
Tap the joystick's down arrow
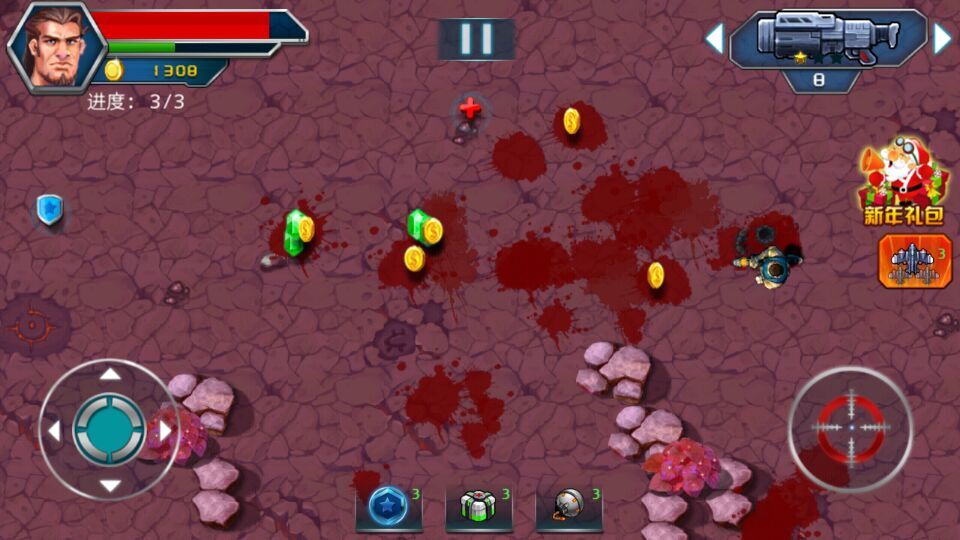pyautogui.click(x=110, y=486)
